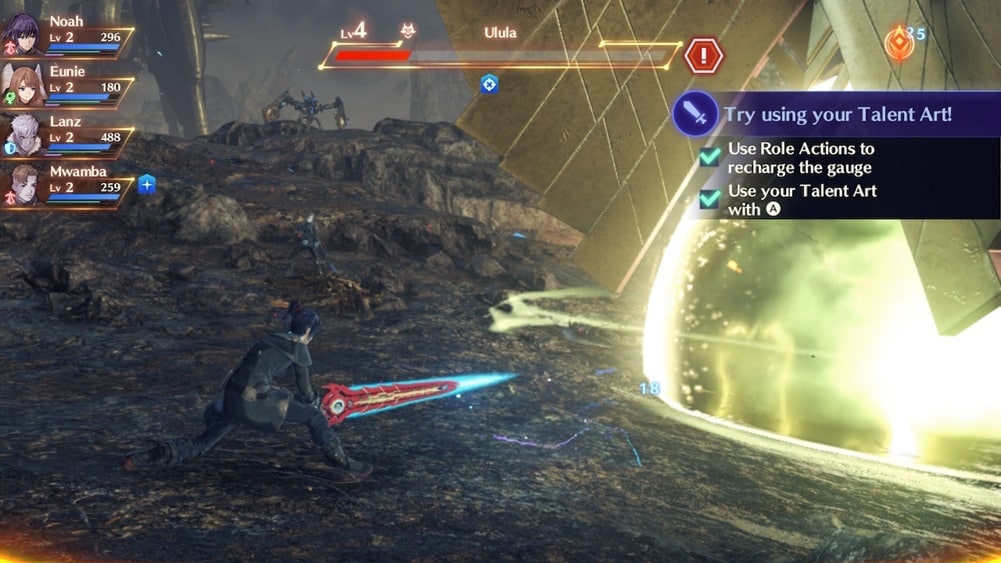Select Eunie's party portrait
1001x563 pixels.
22,84
